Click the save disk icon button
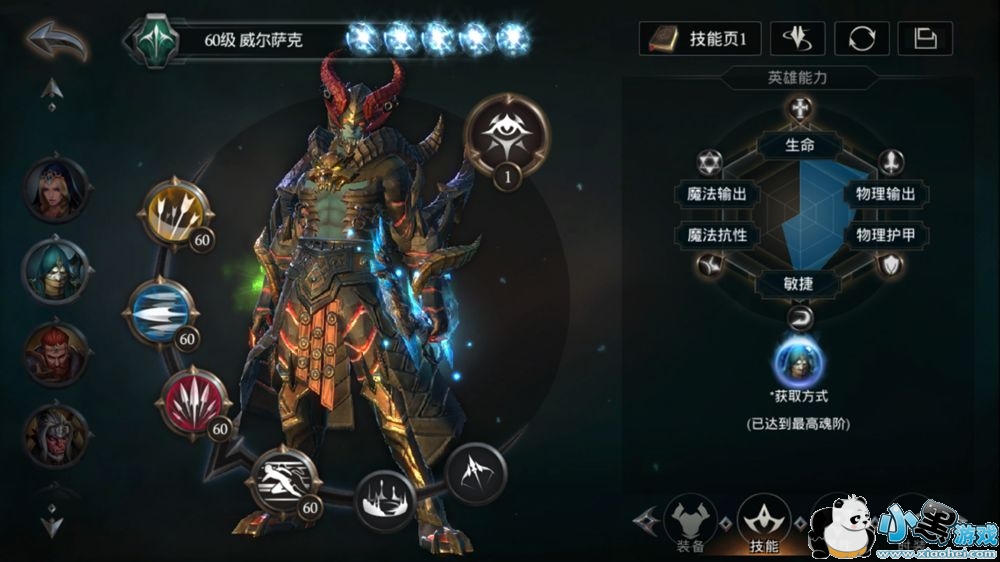This screenshot has width=1000, height=562. (x=925, y=39)
